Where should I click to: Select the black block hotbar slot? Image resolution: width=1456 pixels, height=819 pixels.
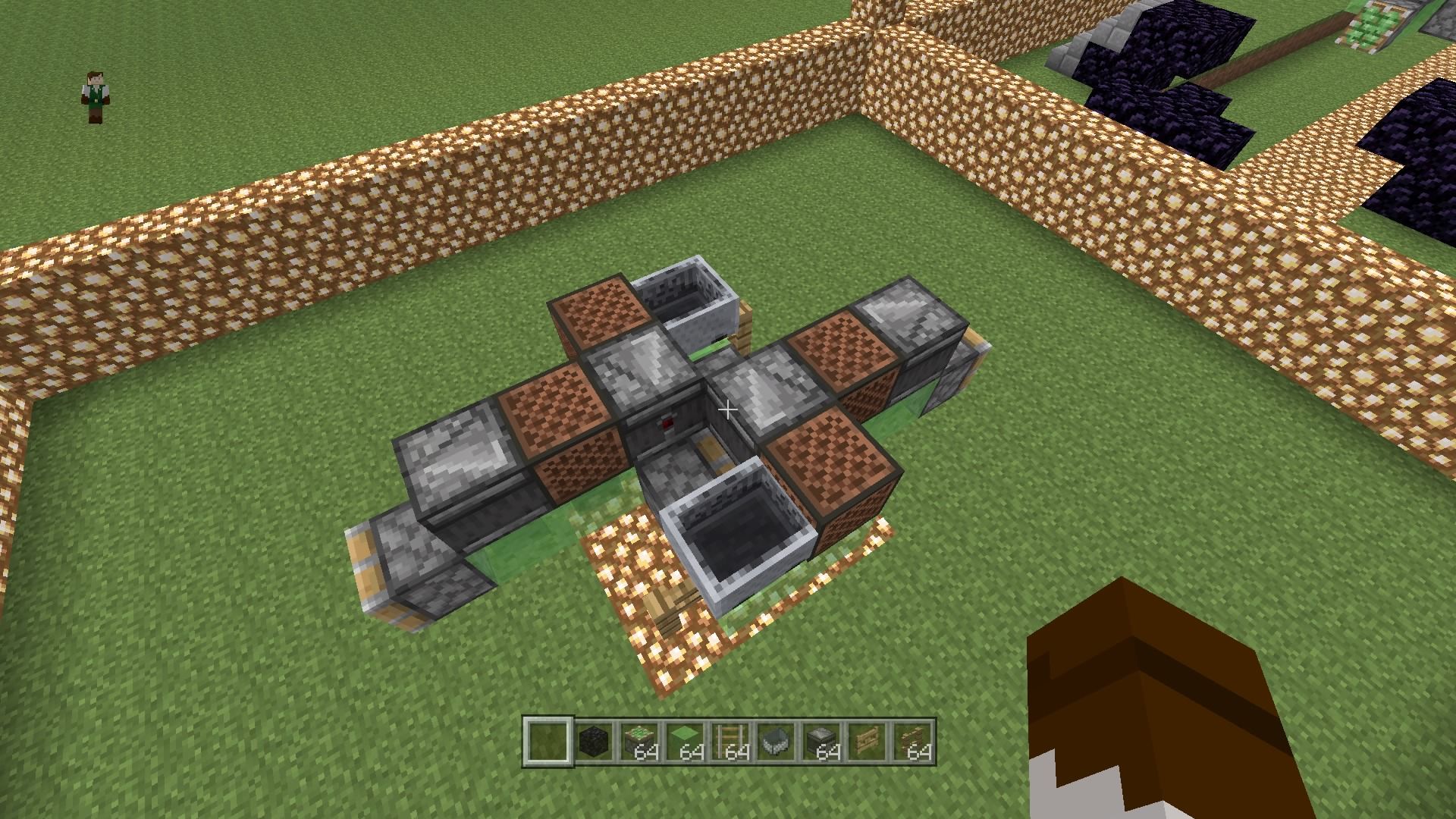click(x=593, y=741)
